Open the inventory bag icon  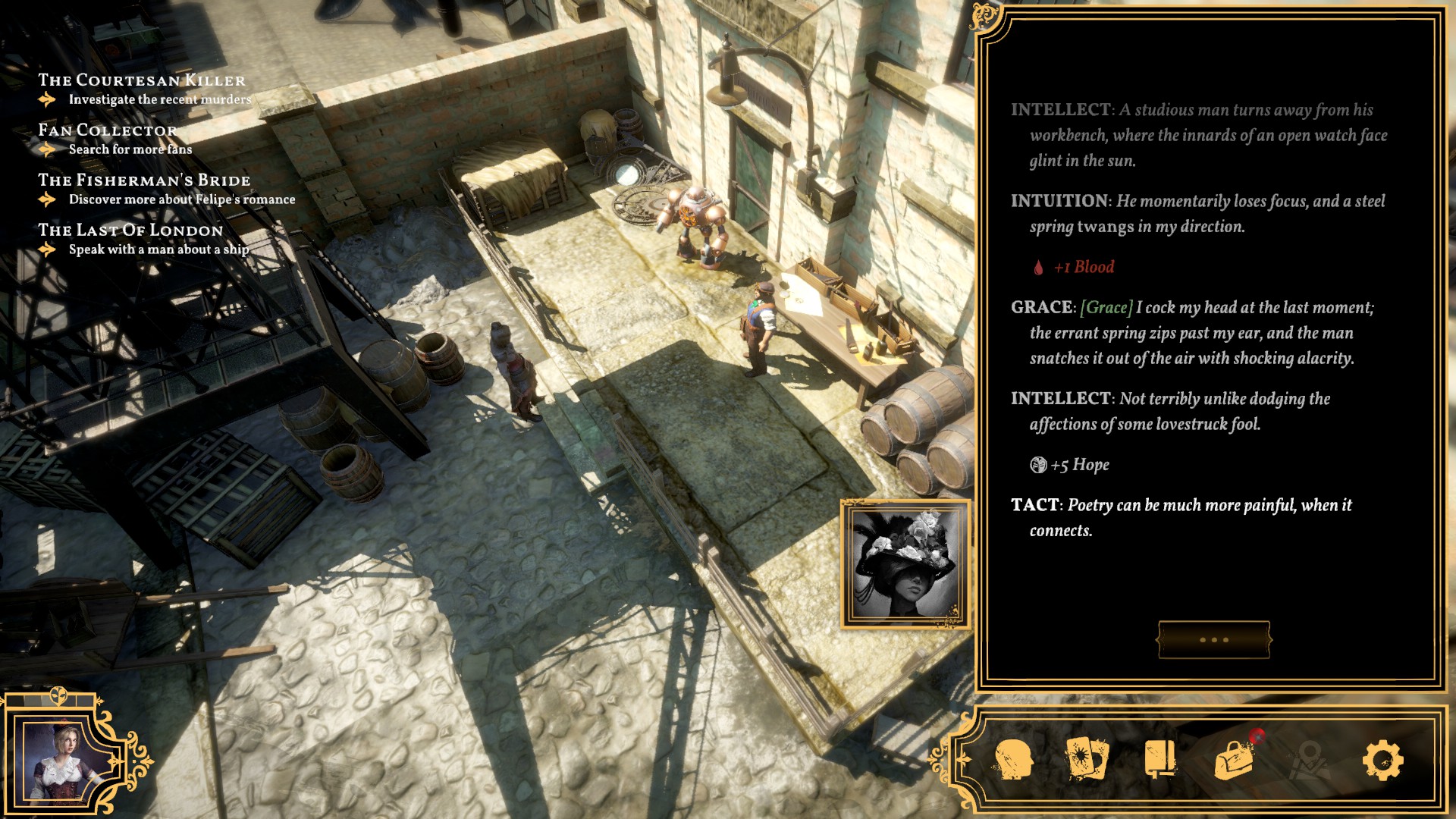(1235, 758)
